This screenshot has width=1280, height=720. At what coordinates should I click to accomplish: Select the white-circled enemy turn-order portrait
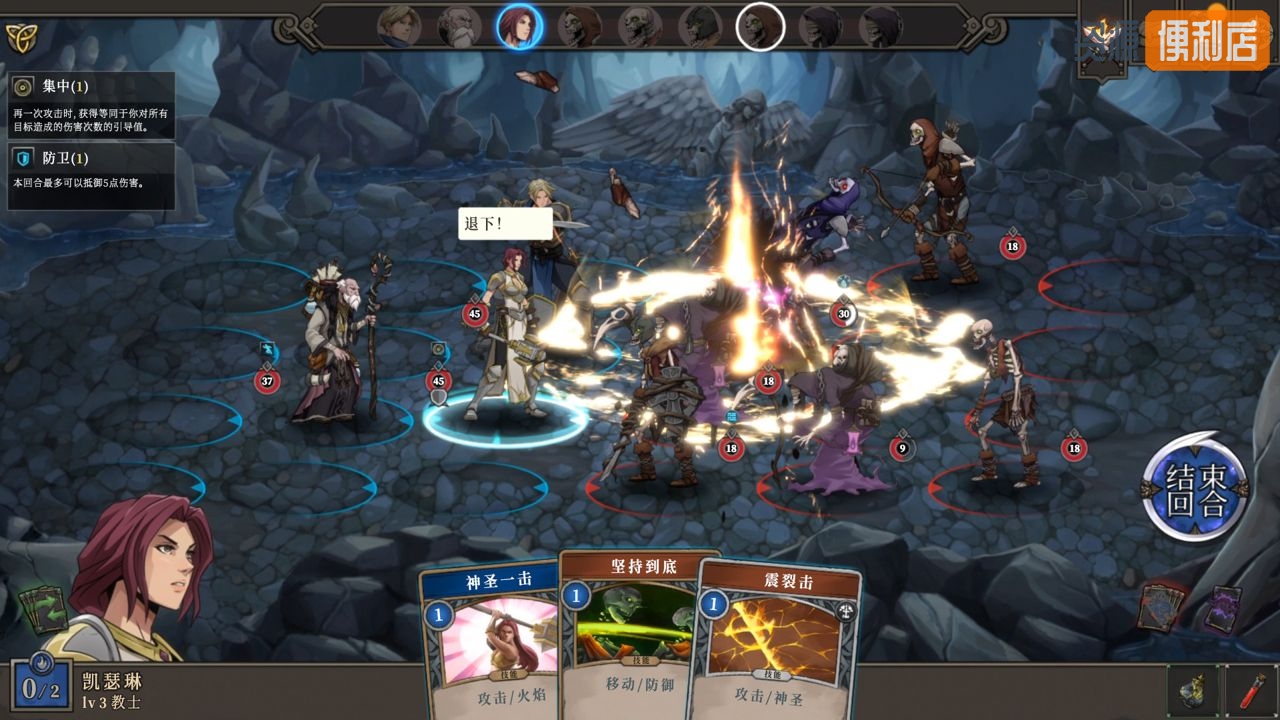pos(760,27)
